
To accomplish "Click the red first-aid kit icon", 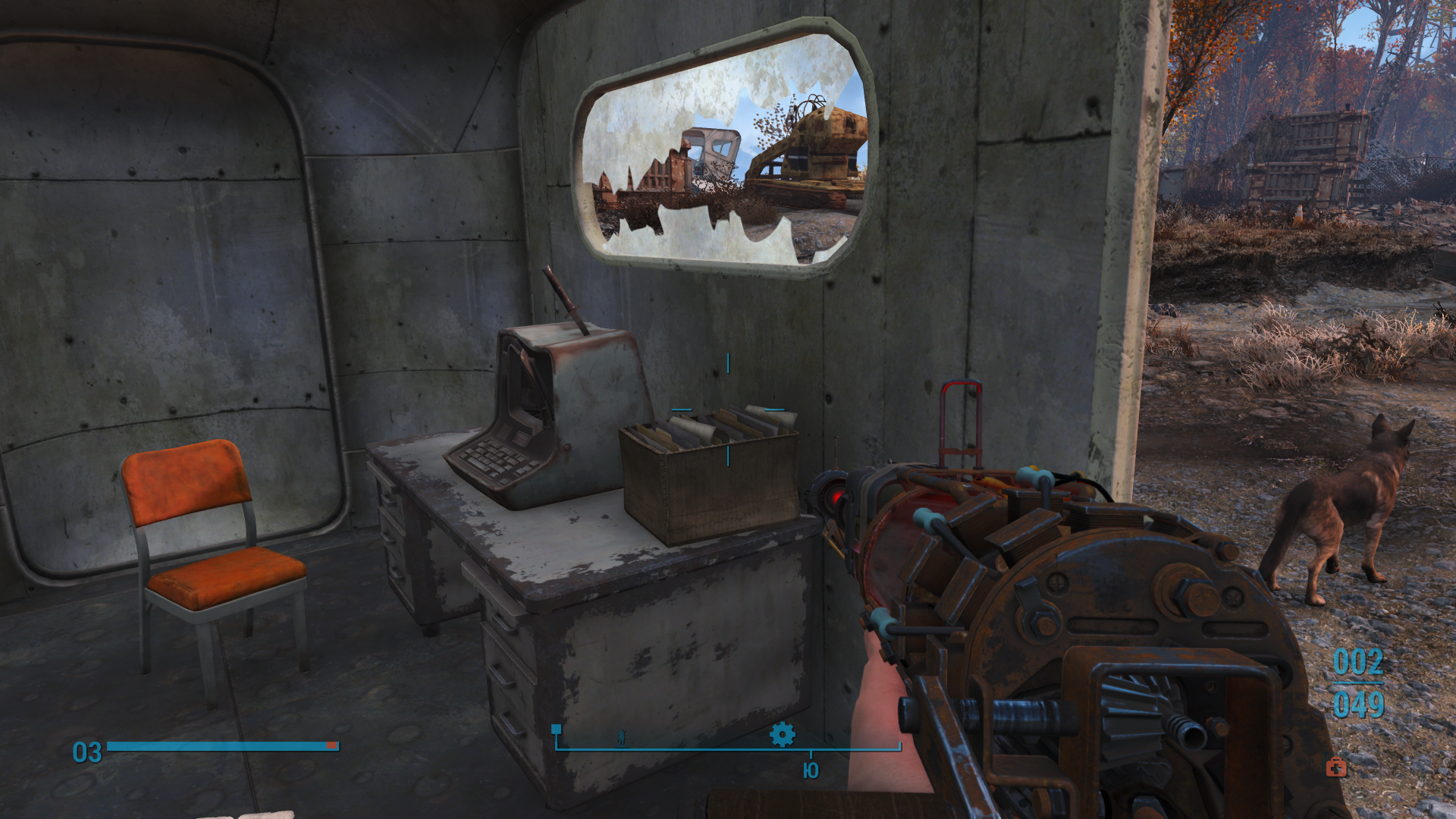I will [1336, 767].
